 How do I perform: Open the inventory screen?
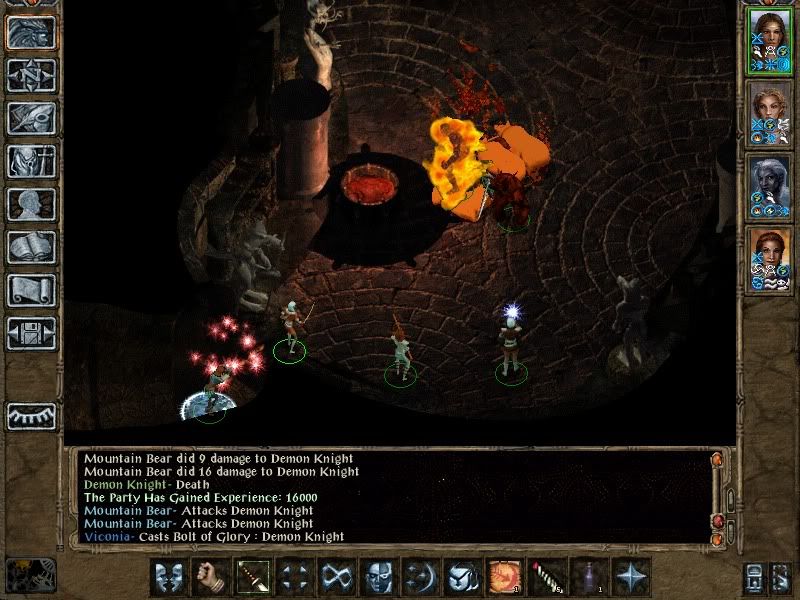click(x=31, y=162)
